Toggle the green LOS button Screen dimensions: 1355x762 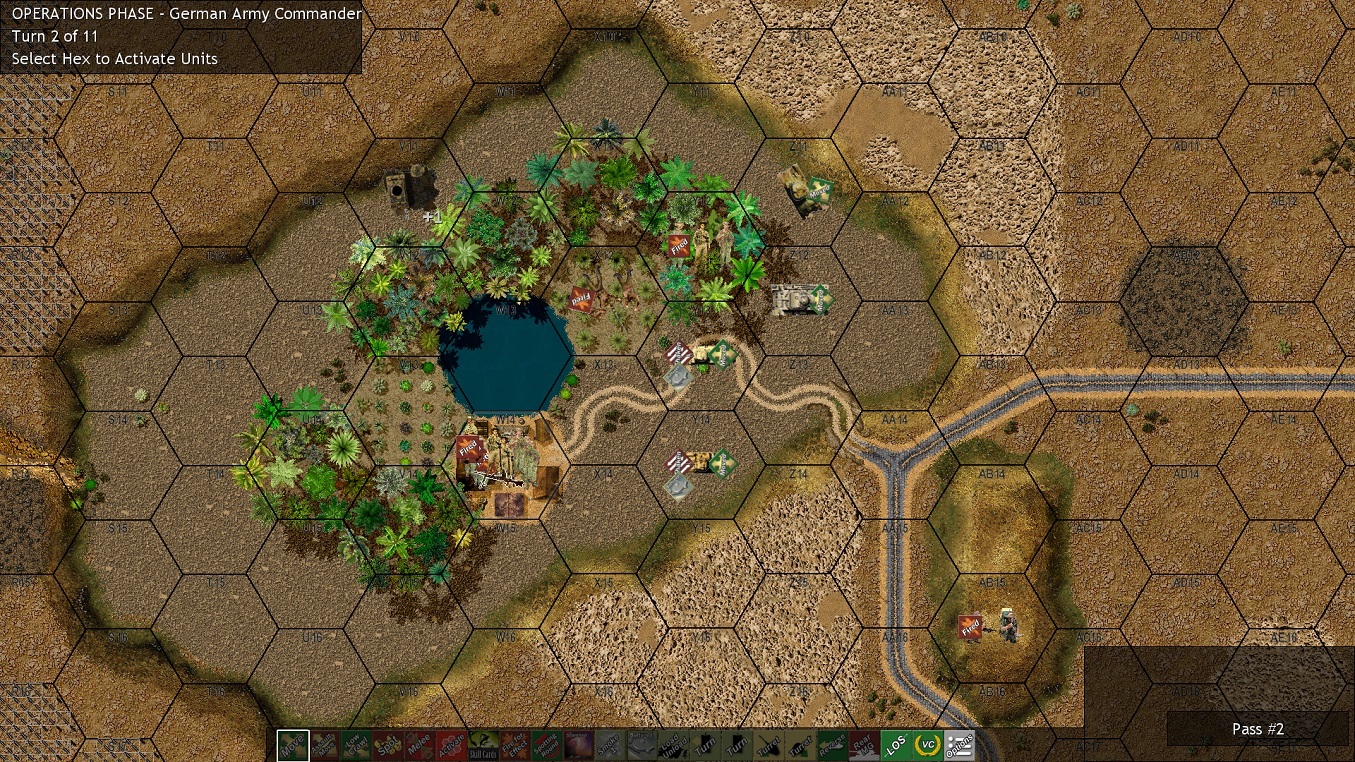(x=896, y=746)
